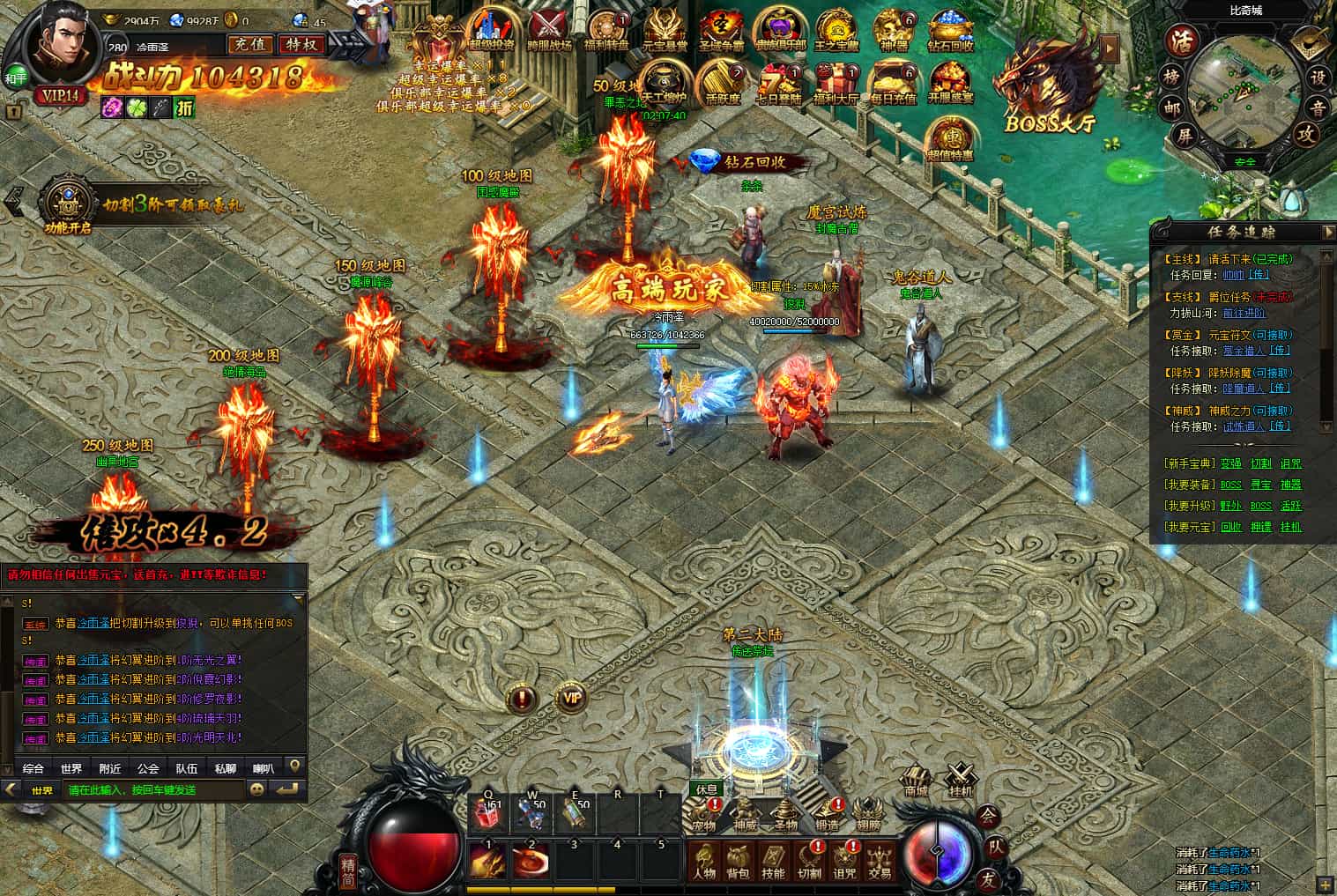Screen dimensions: 1337x896
Task: Click the 赏金道人 bounty quest link
Action: pyautogui.click(x=1243, y=351)
